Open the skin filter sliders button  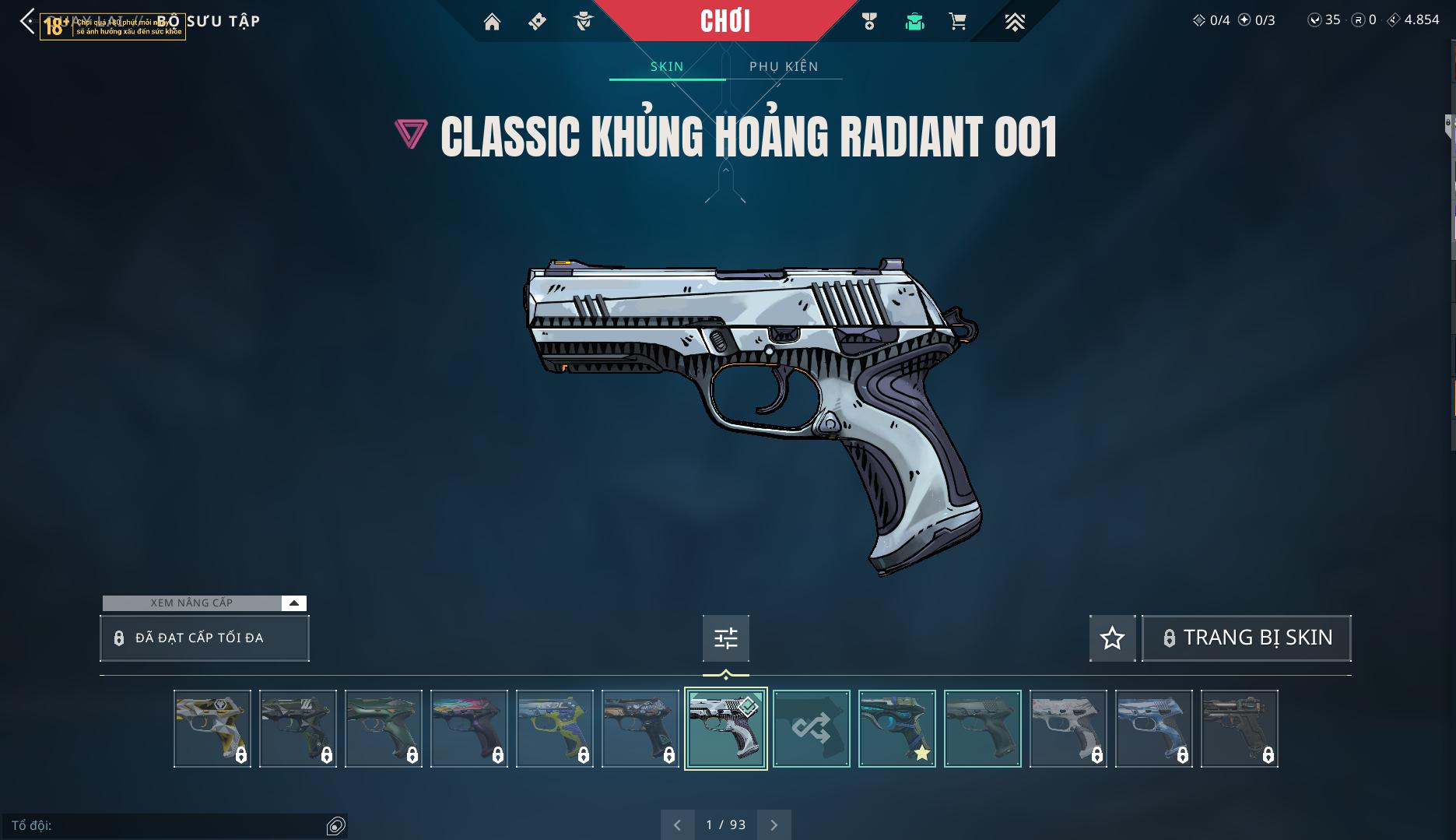tap(725, 638)
